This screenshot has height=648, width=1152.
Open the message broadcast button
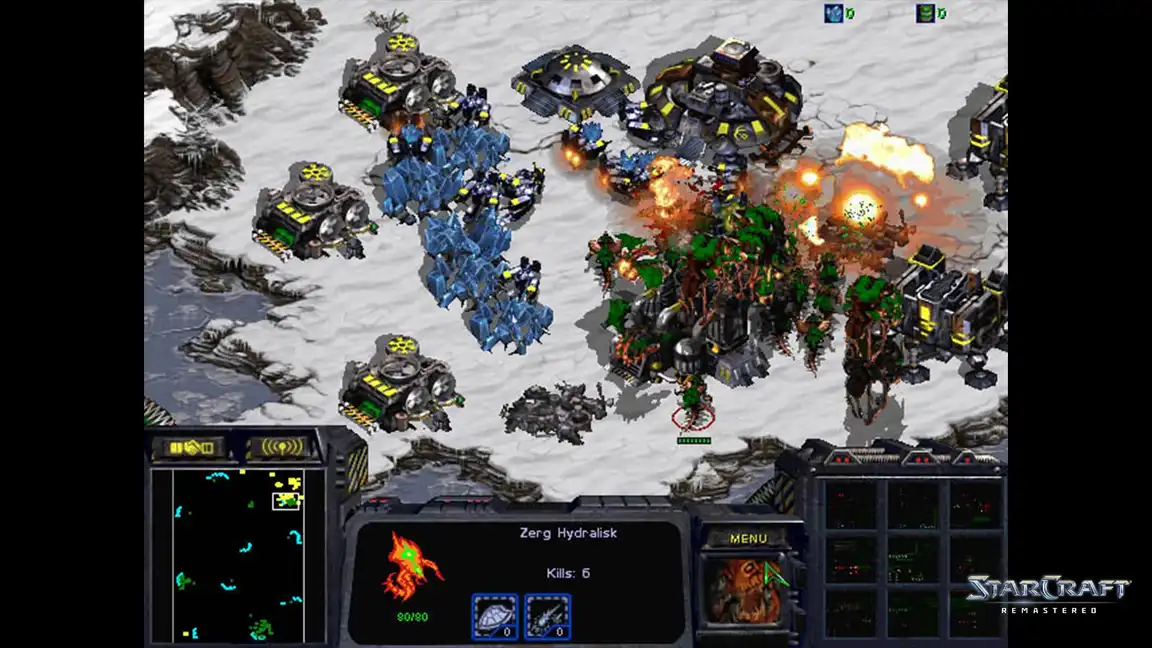[282, 447]
